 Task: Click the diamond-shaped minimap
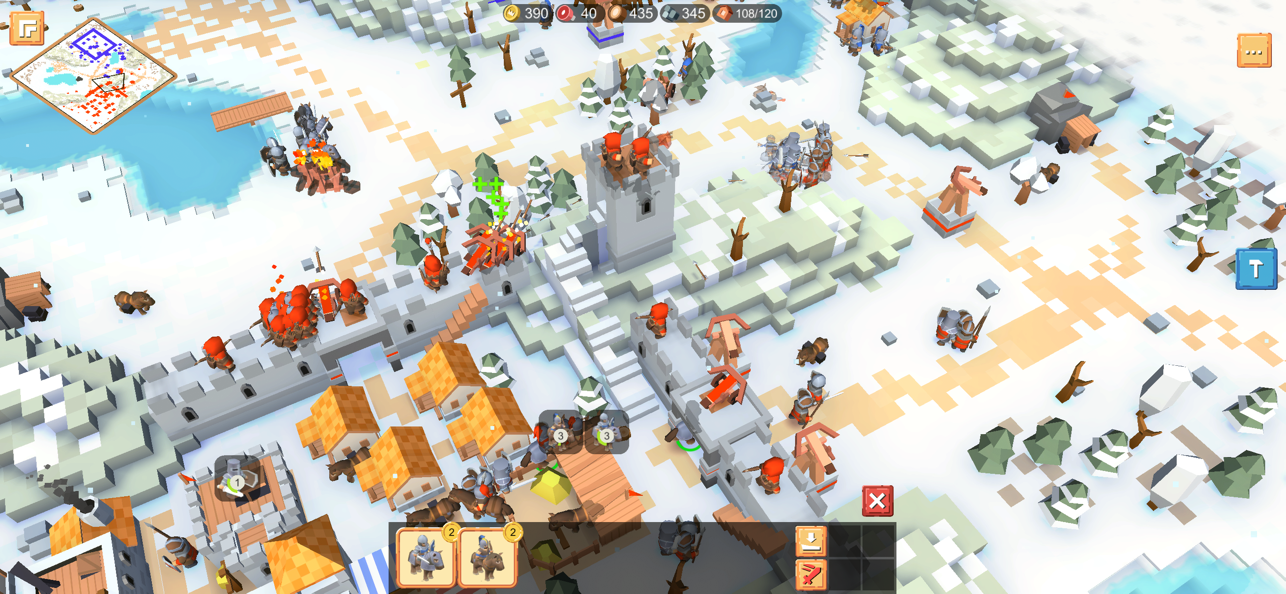click(x=94, y=75)
